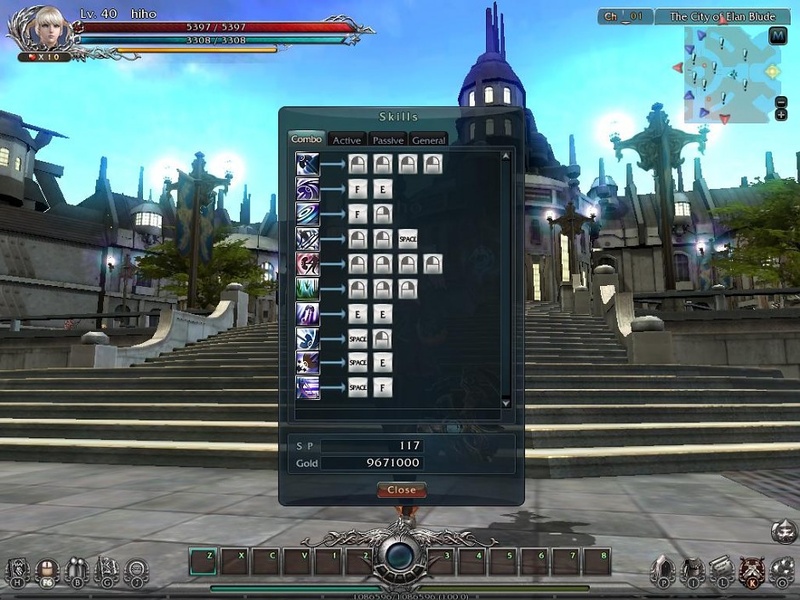Select the red combo skill icon
The image size is (800, 600).
click(x=308, y=263)
